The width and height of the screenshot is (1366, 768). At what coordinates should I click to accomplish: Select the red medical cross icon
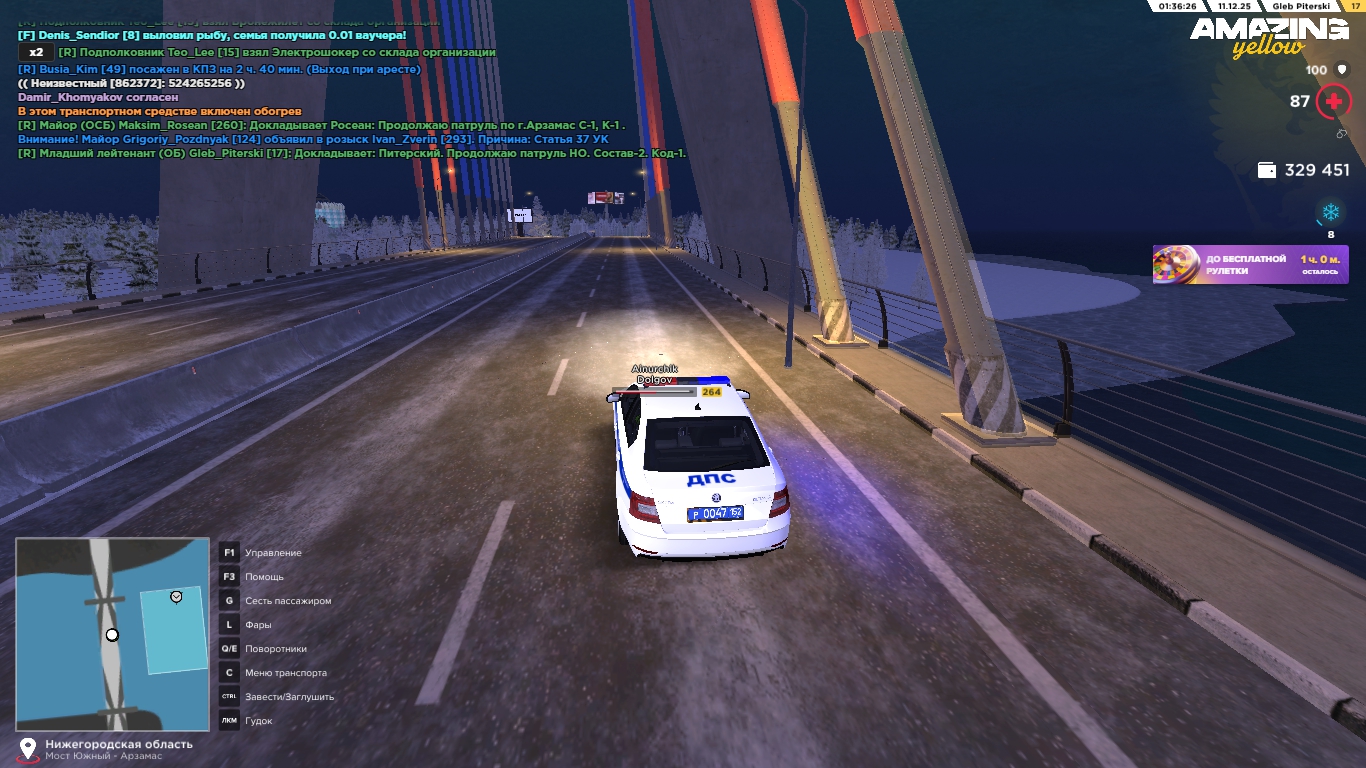pos(1333,101)
